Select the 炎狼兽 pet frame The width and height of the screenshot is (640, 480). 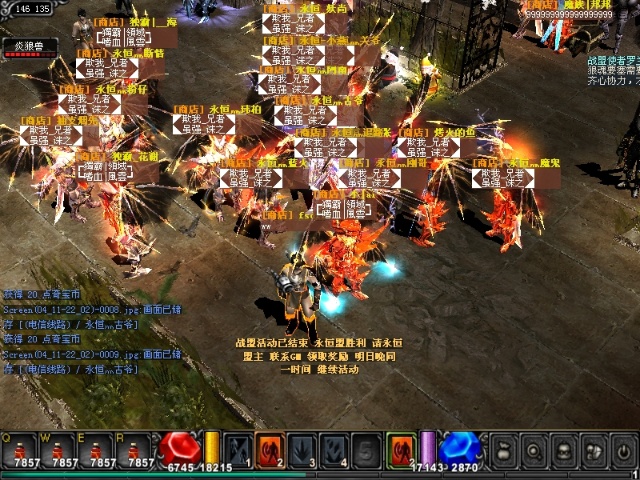tap(27, 46)
